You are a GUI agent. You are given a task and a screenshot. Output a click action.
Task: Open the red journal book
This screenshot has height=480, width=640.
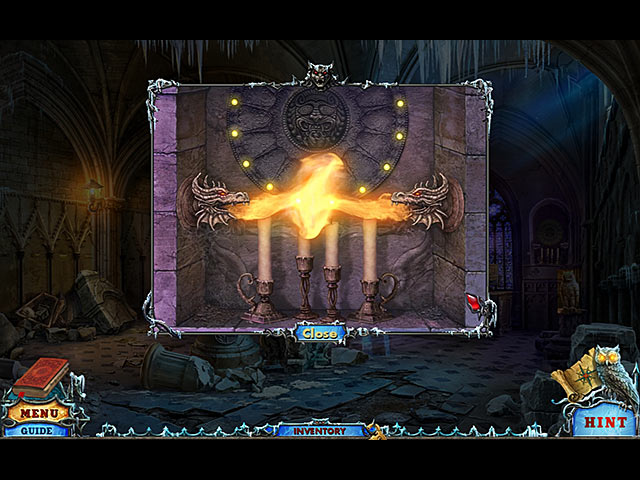pos(40,378)
